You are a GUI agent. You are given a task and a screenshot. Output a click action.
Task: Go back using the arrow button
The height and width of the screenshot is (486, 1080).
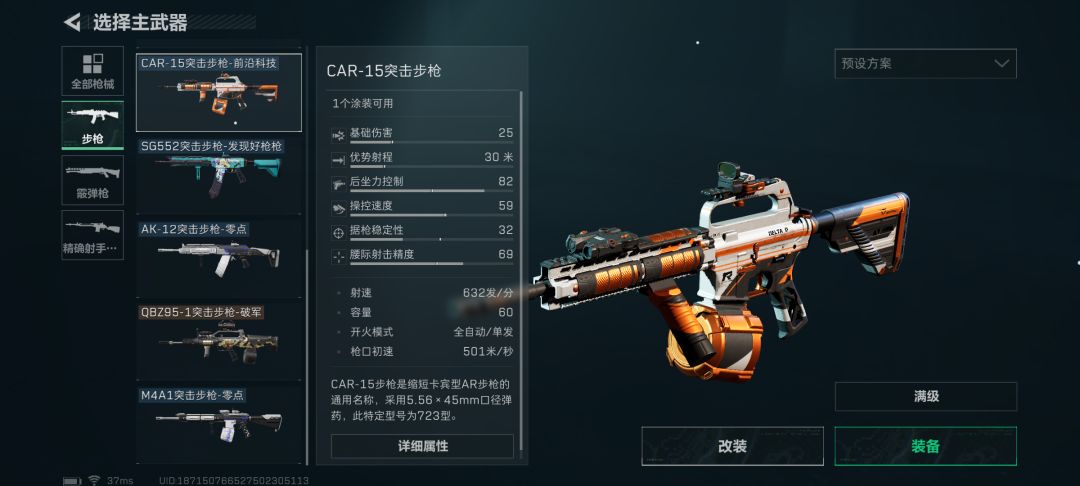point(73,22)
